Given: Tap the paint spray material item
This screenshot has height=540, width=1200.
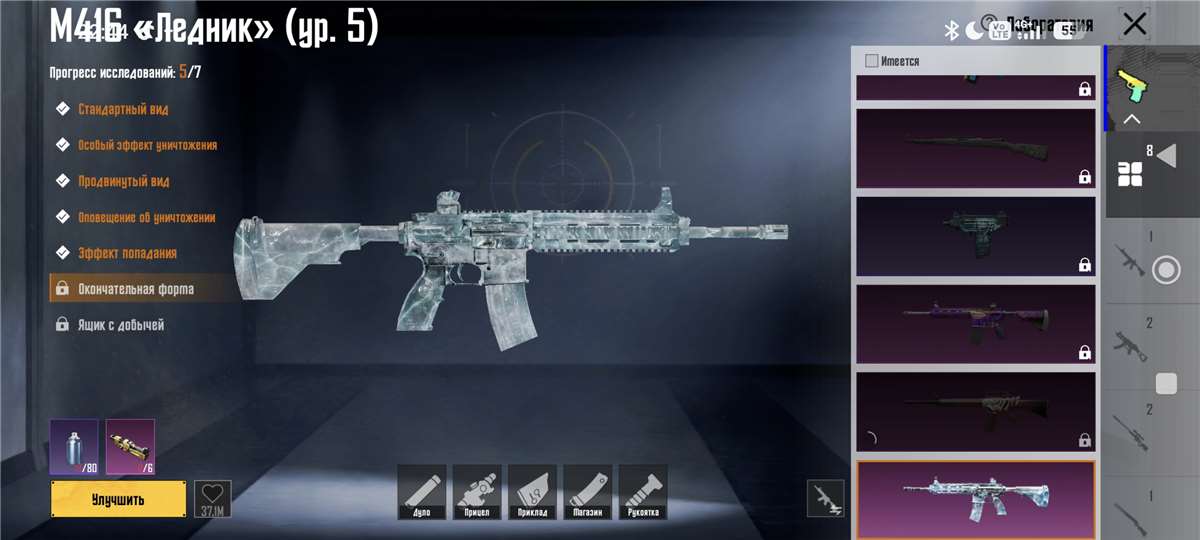Looking at the screenshot, I should click(x=74, y=446).
